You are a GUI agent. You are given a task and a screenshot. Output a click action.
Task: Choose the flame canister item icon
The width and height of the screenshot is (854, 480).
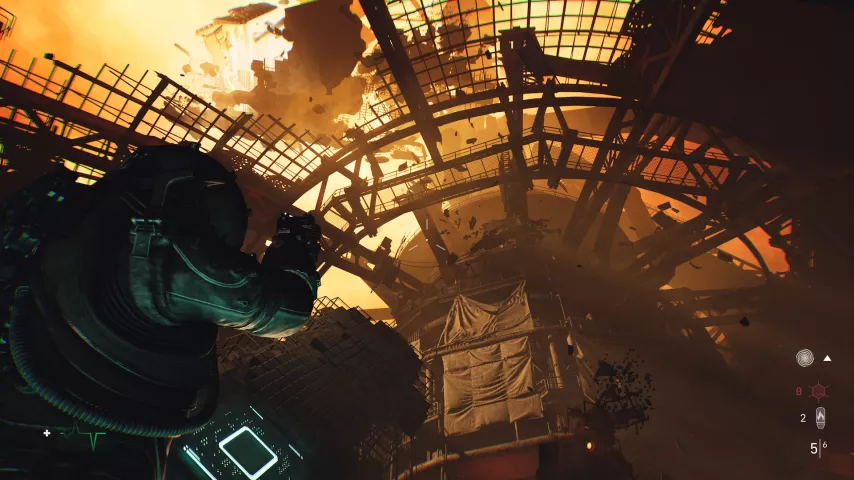(x=820, y=418)
